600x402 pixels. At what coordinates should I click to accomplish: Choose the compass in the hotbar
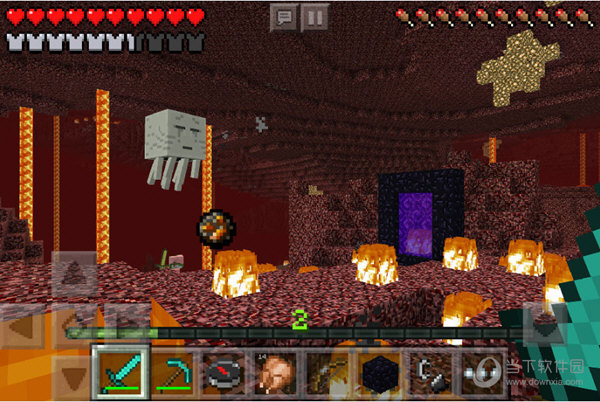(226, 373)
